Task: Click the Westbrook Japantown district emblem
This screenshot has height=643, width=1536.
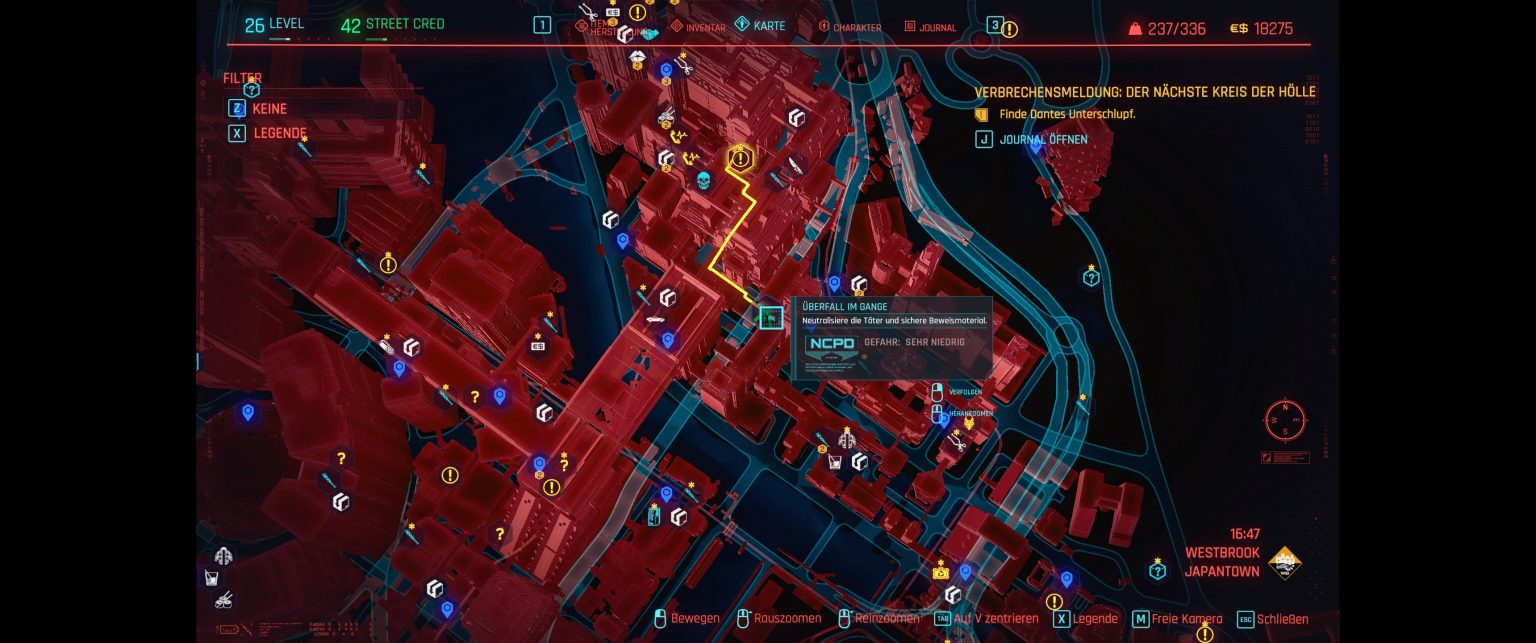Action: [x=1285, y=564]
